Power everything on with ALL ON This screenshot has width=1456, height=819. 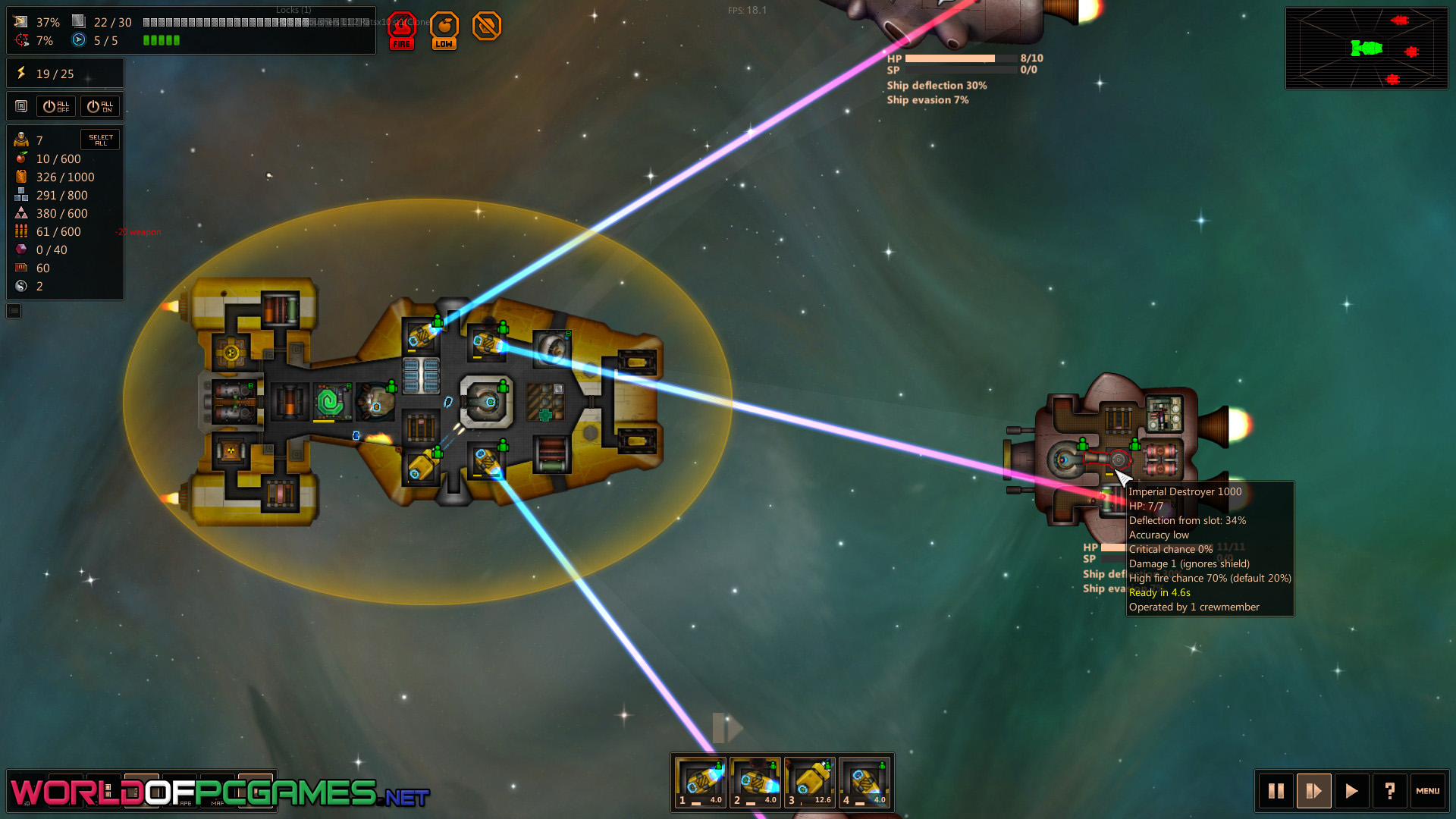coord(100,106)
